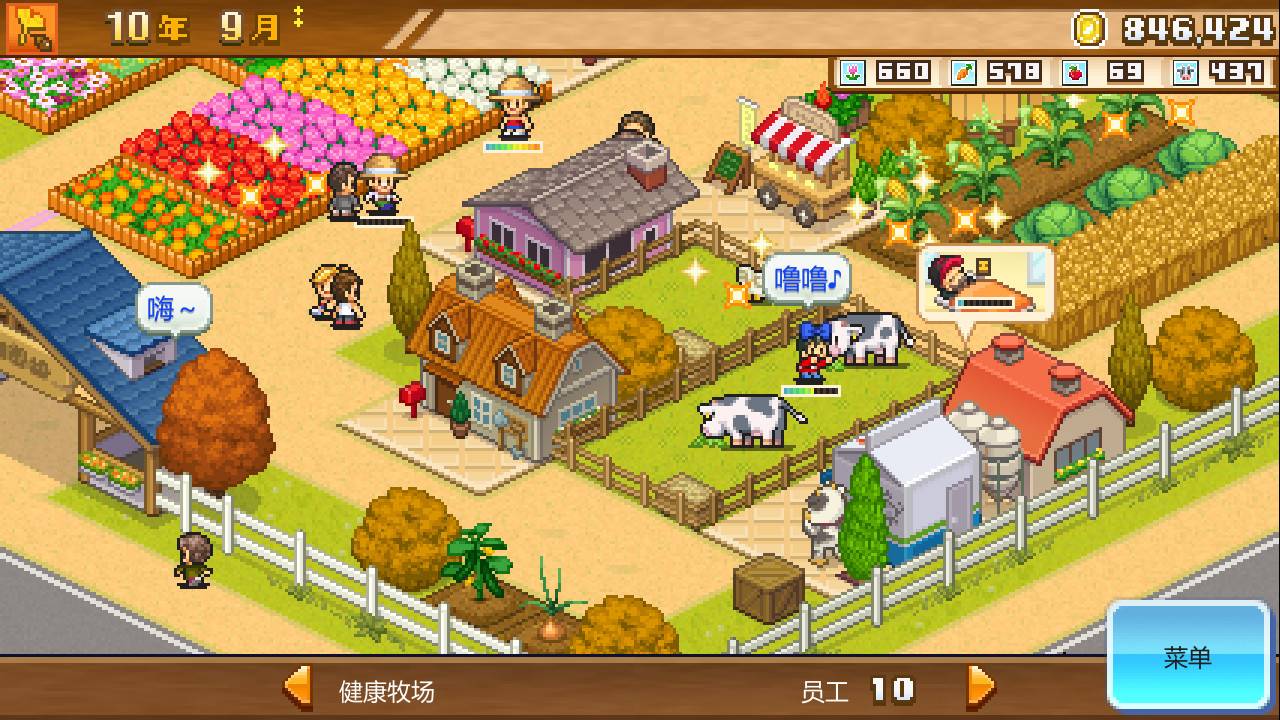Screen dimensions: 1280x720
Task: Click the carrot resource icon showing 578
Action: coord(966,71)
